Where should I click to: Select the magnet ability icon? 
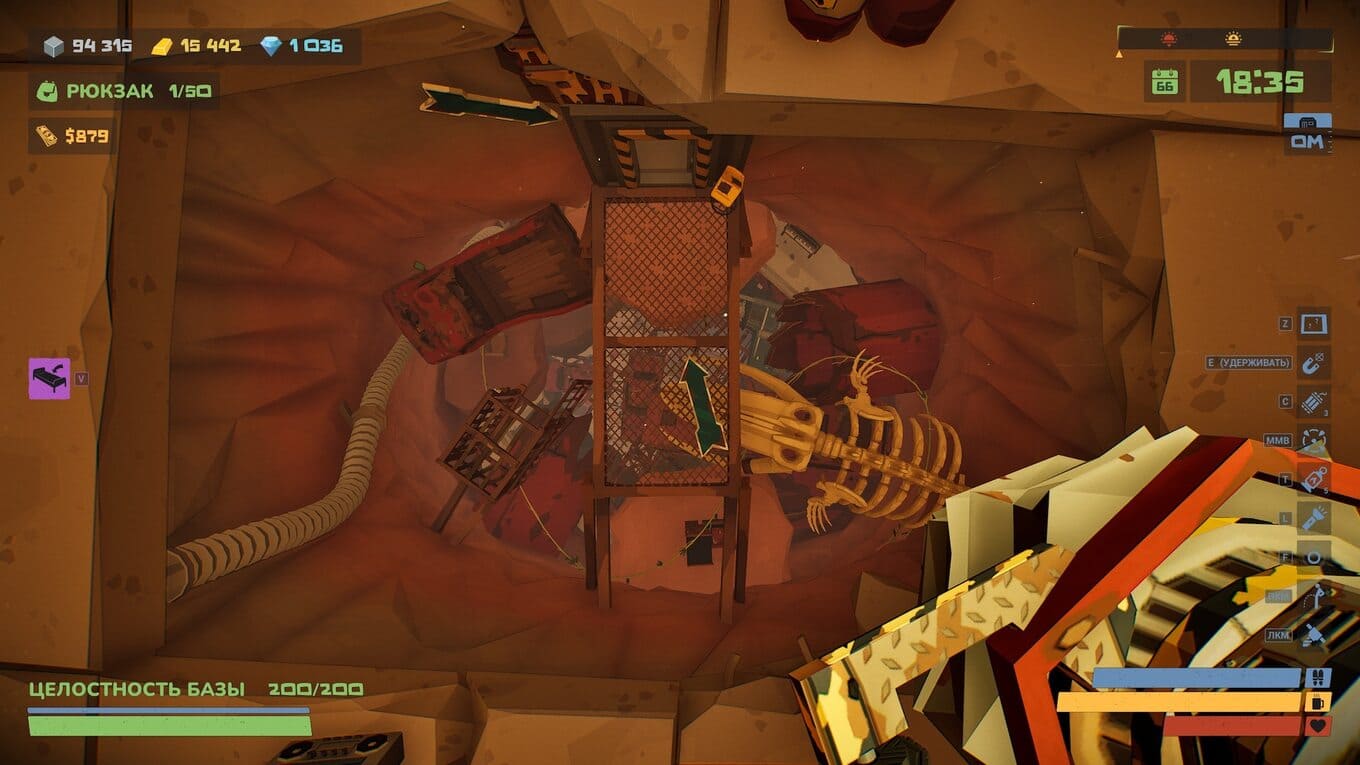point(1313,362)
